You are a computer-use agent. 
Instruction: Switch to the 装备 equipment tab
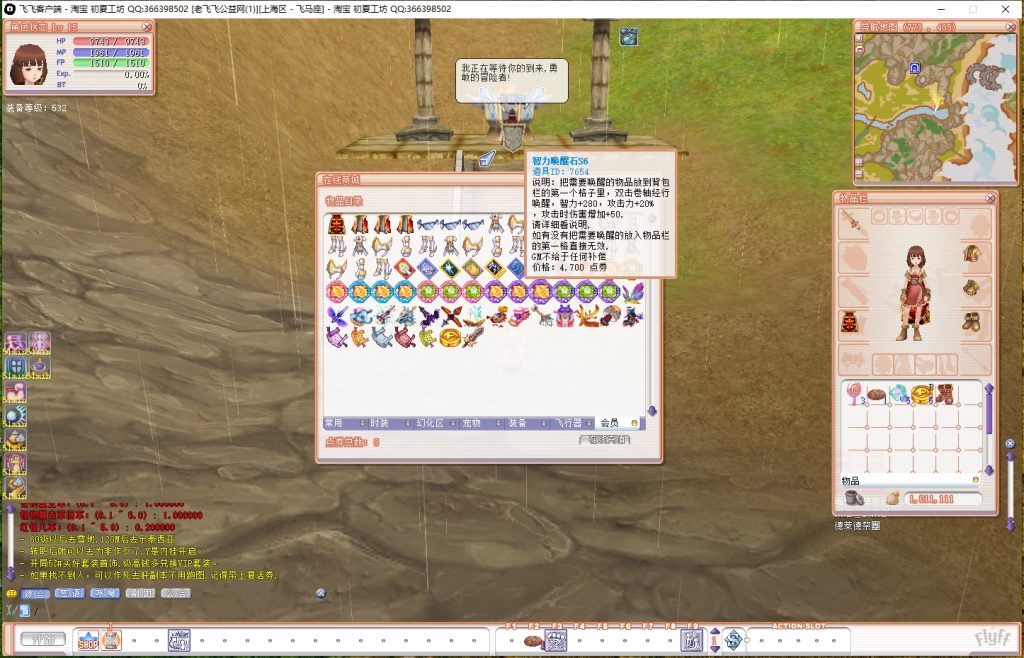(517, 424)
